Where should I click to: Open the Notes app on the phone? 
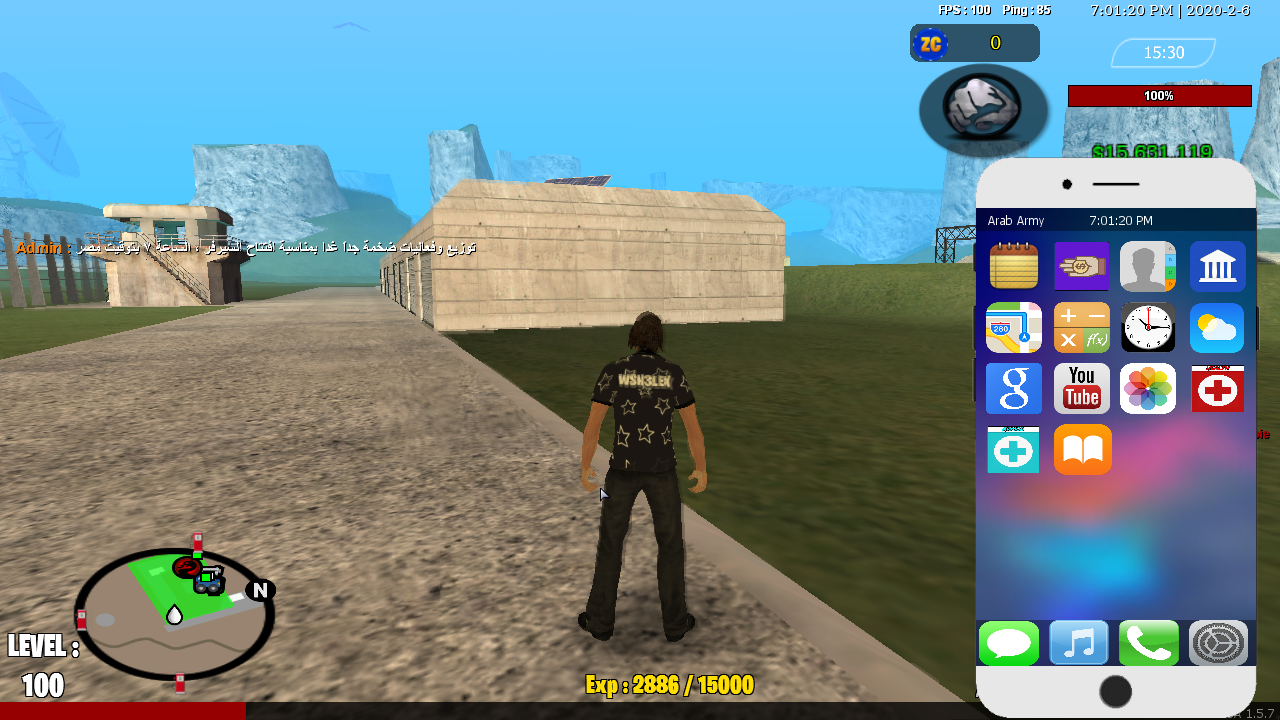tap(1013, 266)
